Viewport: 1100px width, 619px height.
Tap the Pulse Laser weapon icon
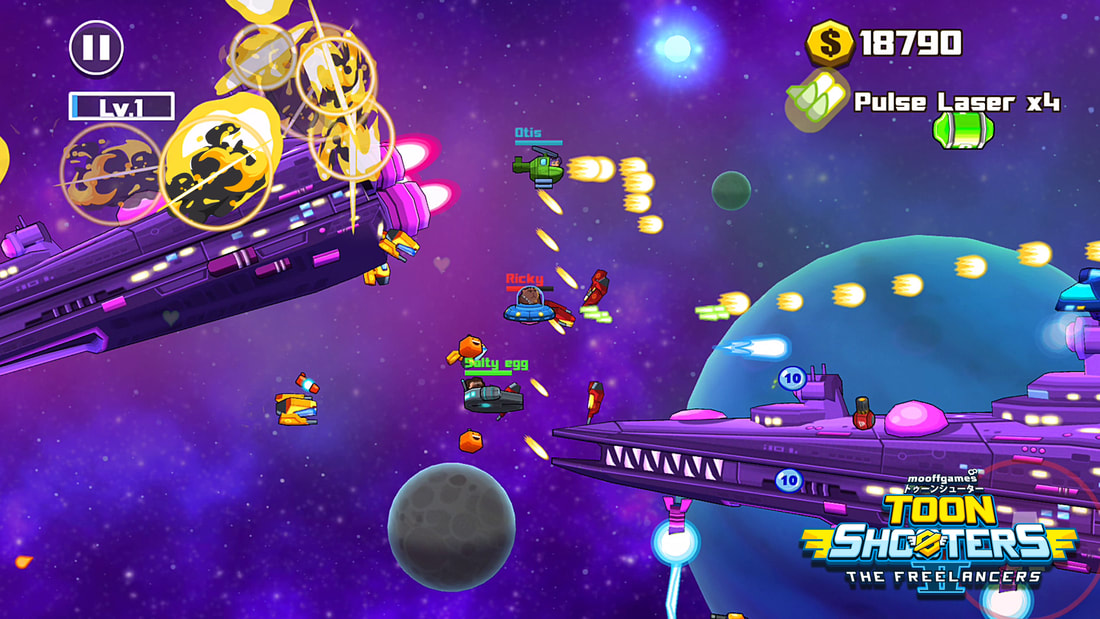[x=816, y=100]
